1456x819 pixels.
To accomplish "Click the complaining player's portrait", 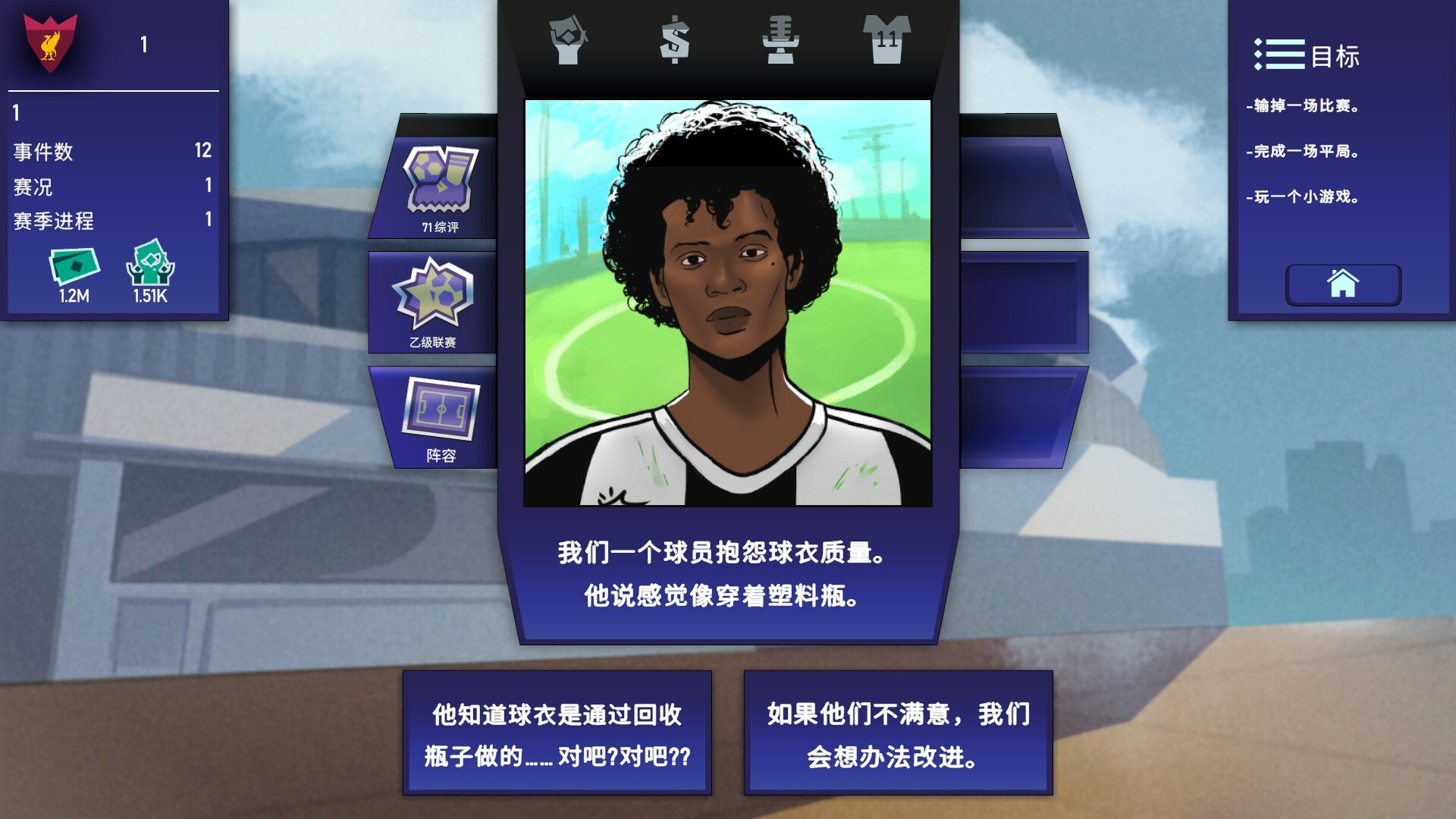I will coord(728,303).
